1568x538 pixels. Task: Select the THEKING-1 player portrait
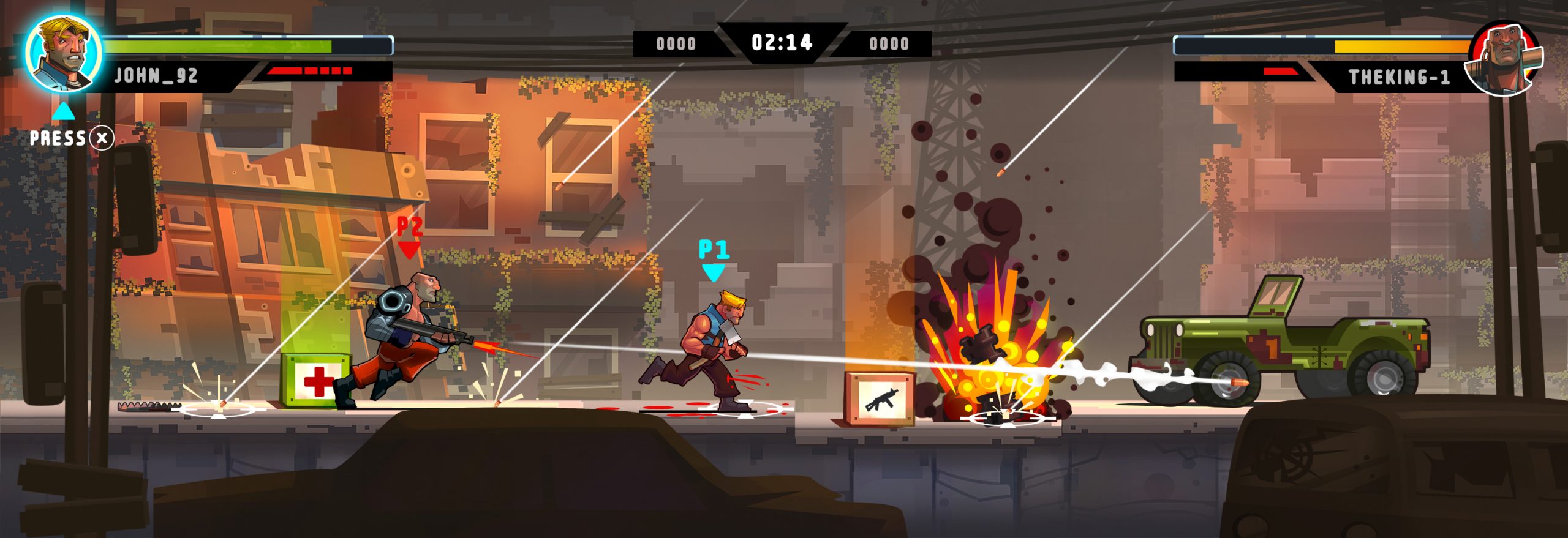tap(1504, 58)
